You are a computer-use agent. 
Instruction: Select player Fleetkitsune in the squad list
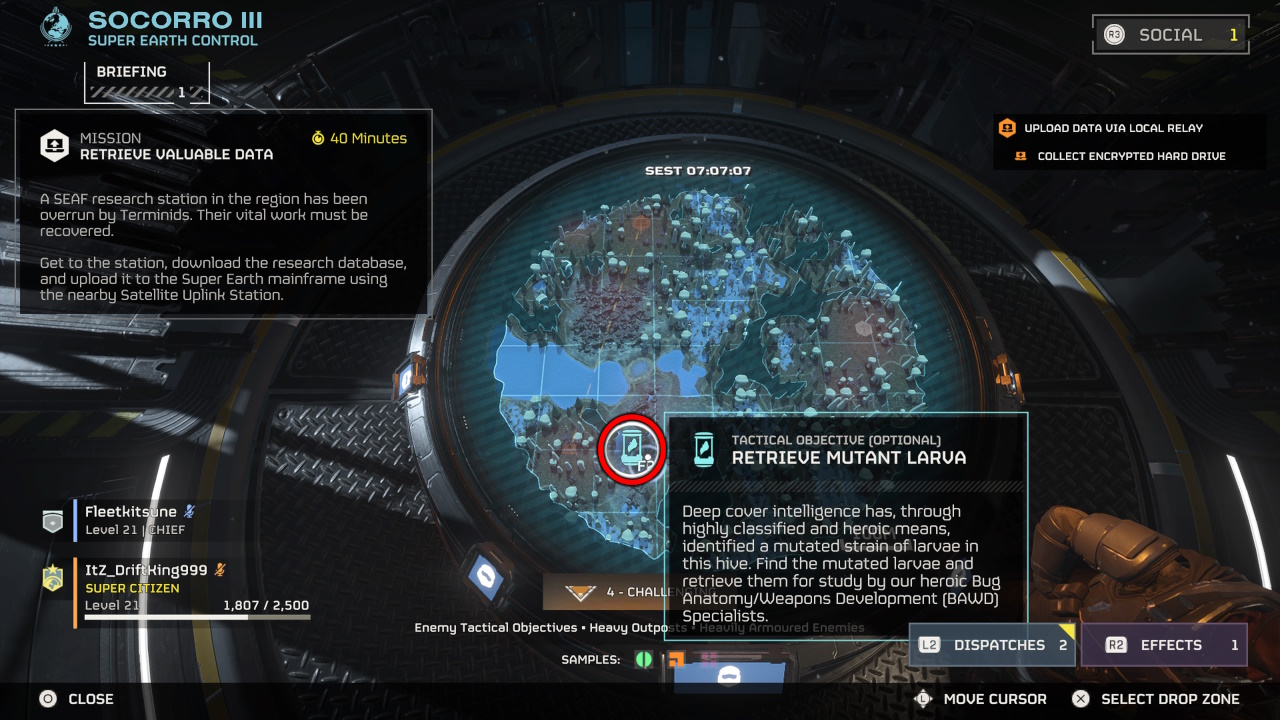(x=132, y=520)
